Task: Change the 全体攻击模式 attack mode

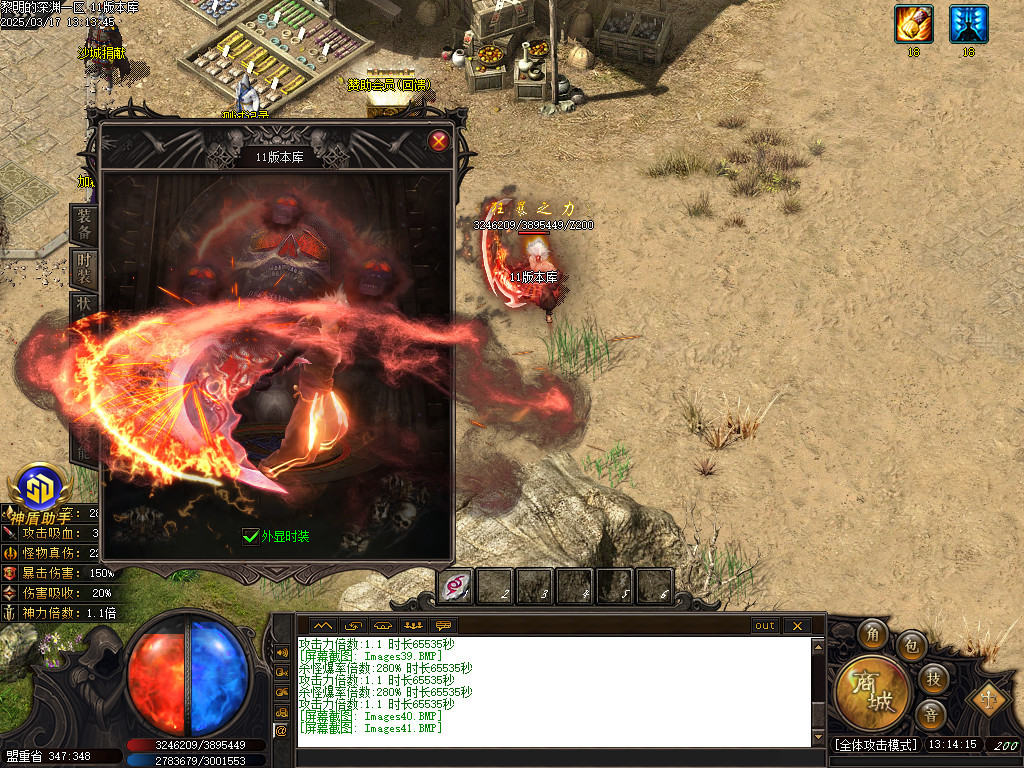Action: click(x=874, y=745)
